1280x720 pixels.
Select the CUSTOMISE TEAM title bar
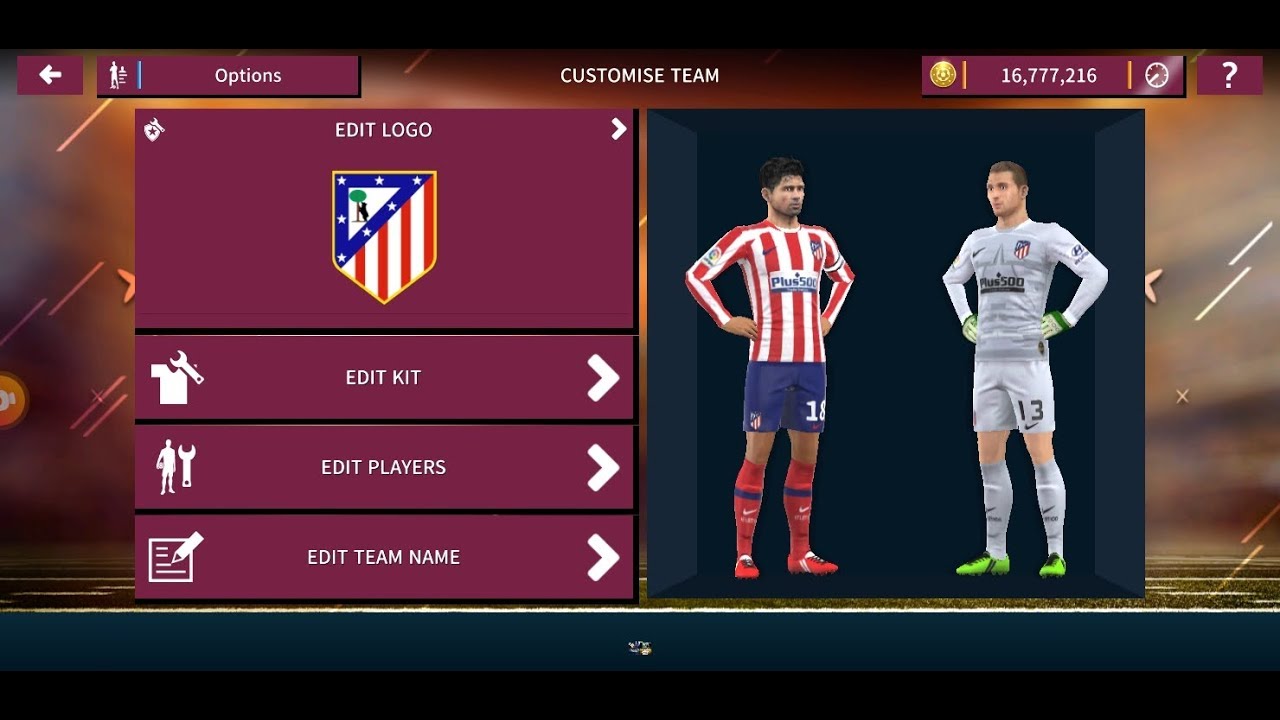[640, 75]
